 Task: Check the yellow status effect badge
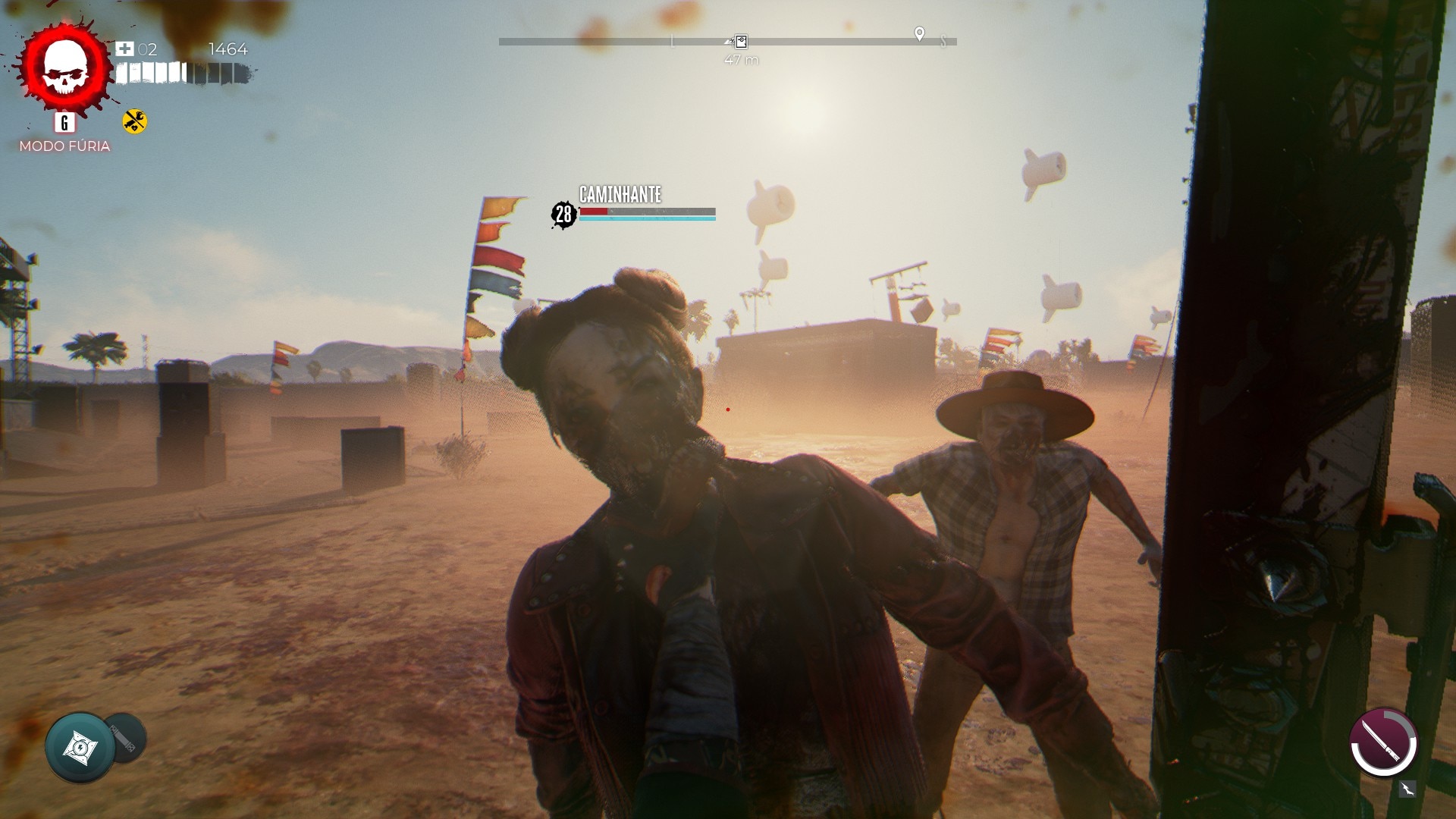pos(135,121)
